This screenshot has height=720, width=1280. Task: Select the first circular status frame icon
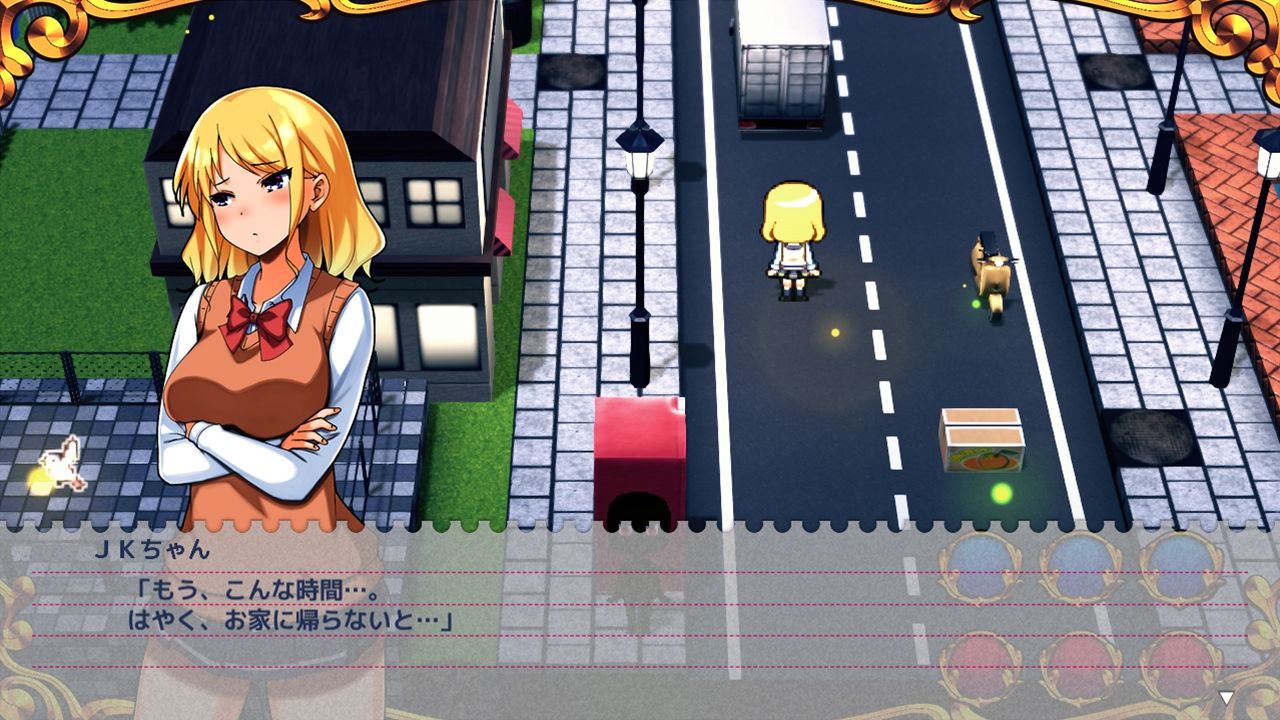click(x=978, y=565)
